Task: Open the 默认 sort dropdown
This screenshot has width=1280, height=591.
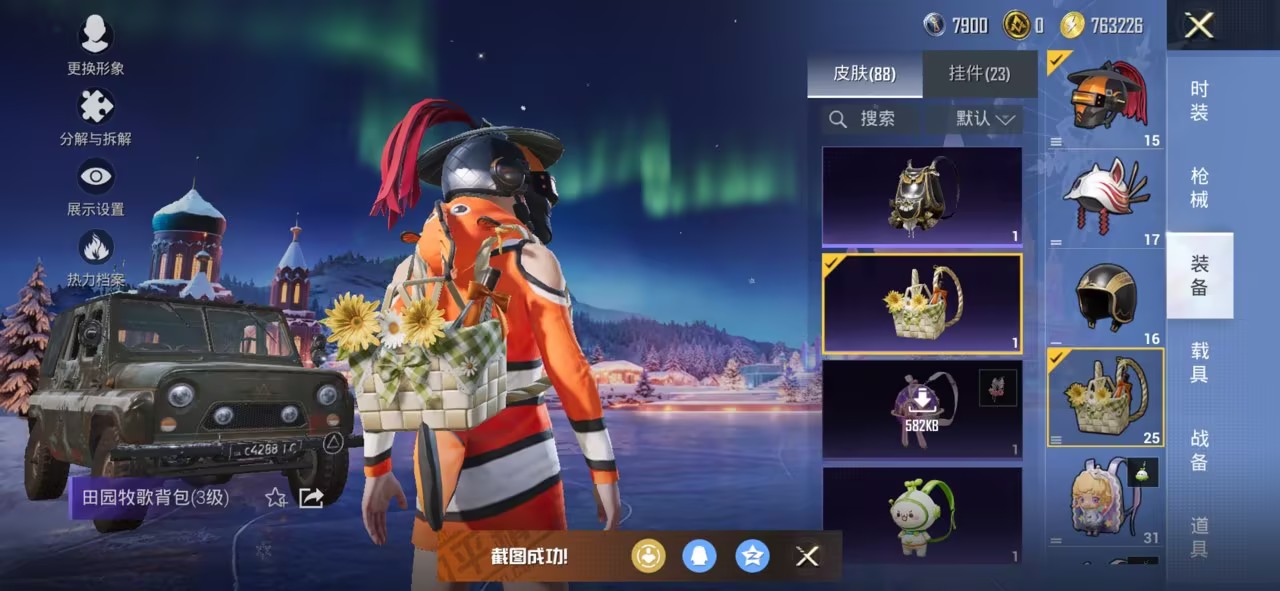Action: (x=985, y=119)
